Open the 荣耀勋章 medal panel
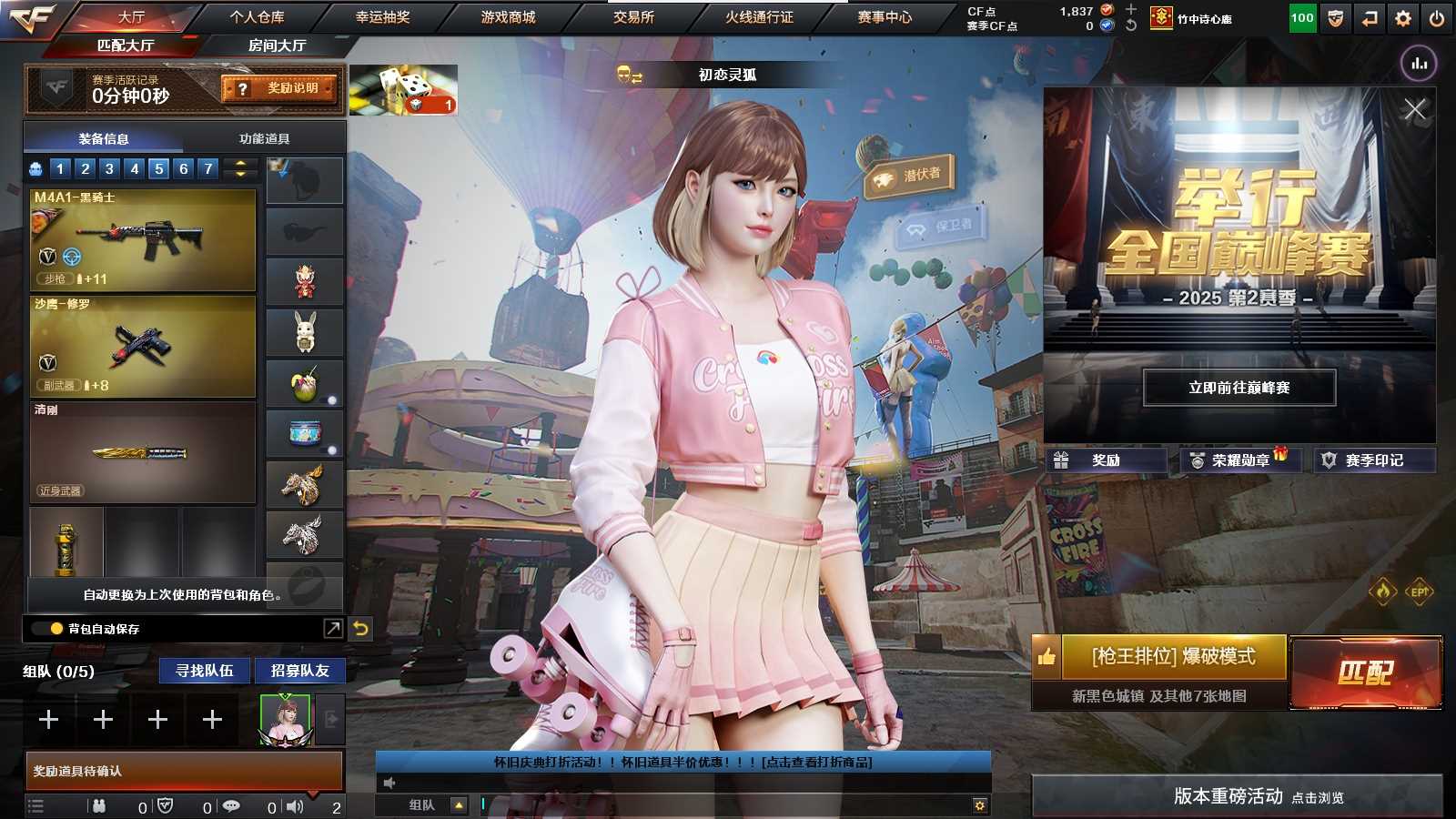The image size is (1456, 819). pyautogui.click(x=1239, y=460)
